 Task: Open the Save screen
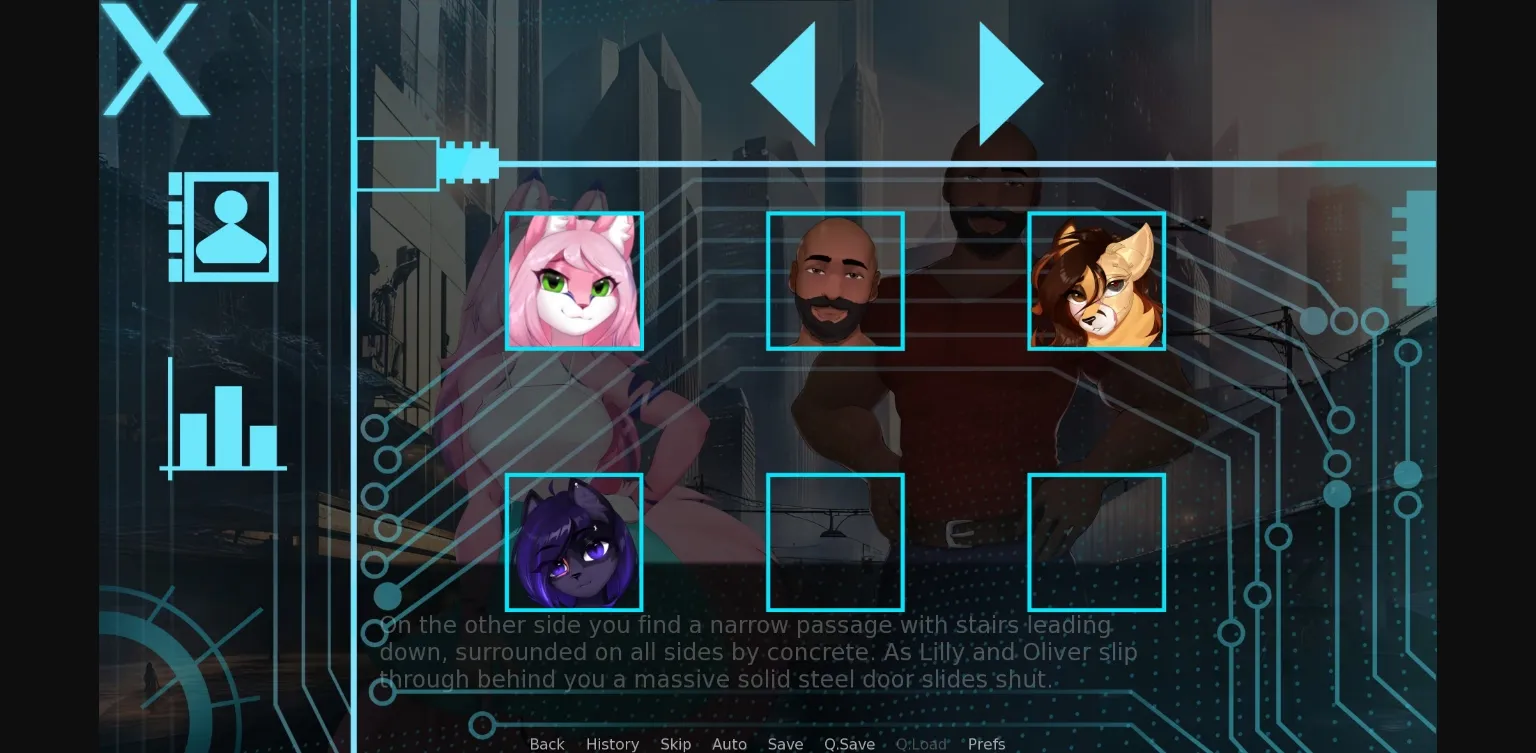[x=784, y=744]
